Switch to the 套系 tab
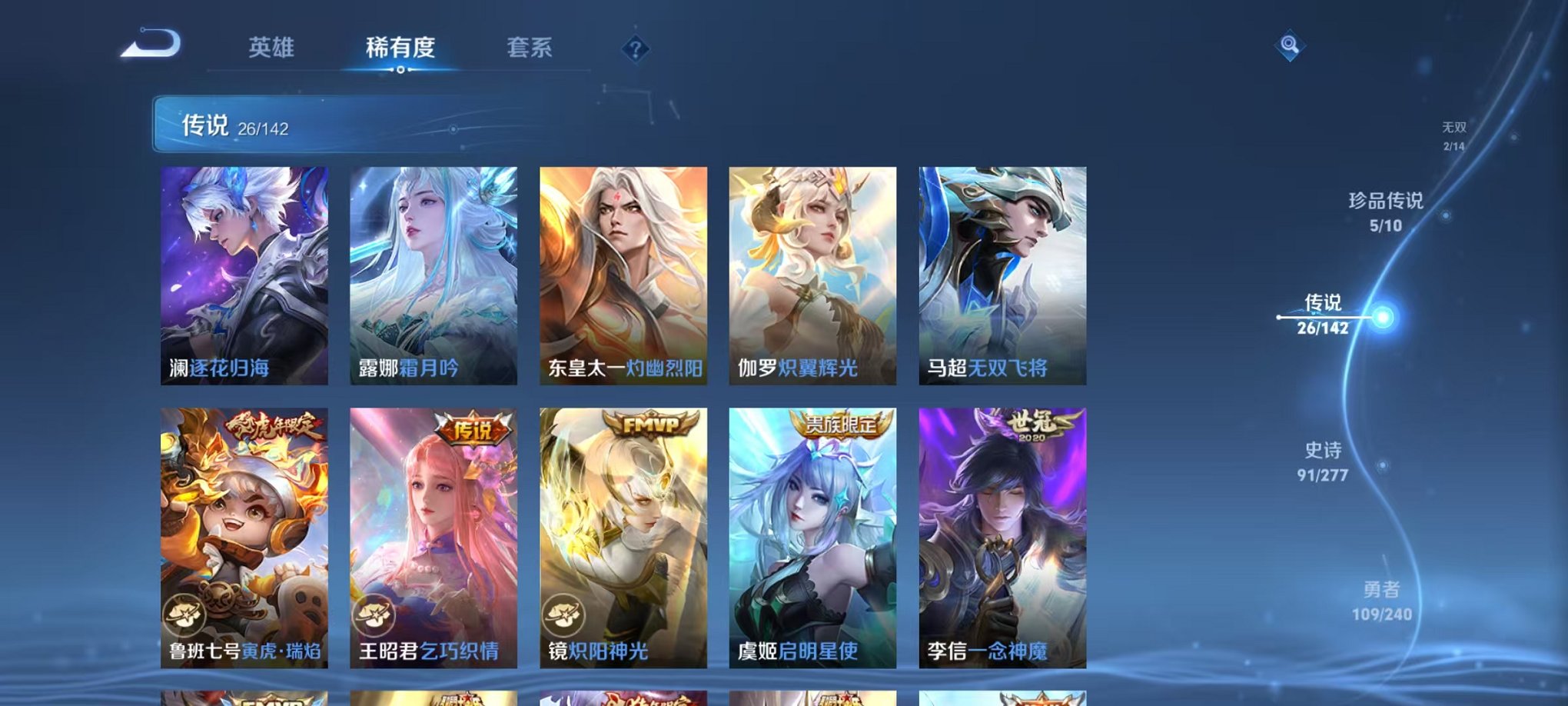This screenshot has height=706, width=1568. [530, 48]
